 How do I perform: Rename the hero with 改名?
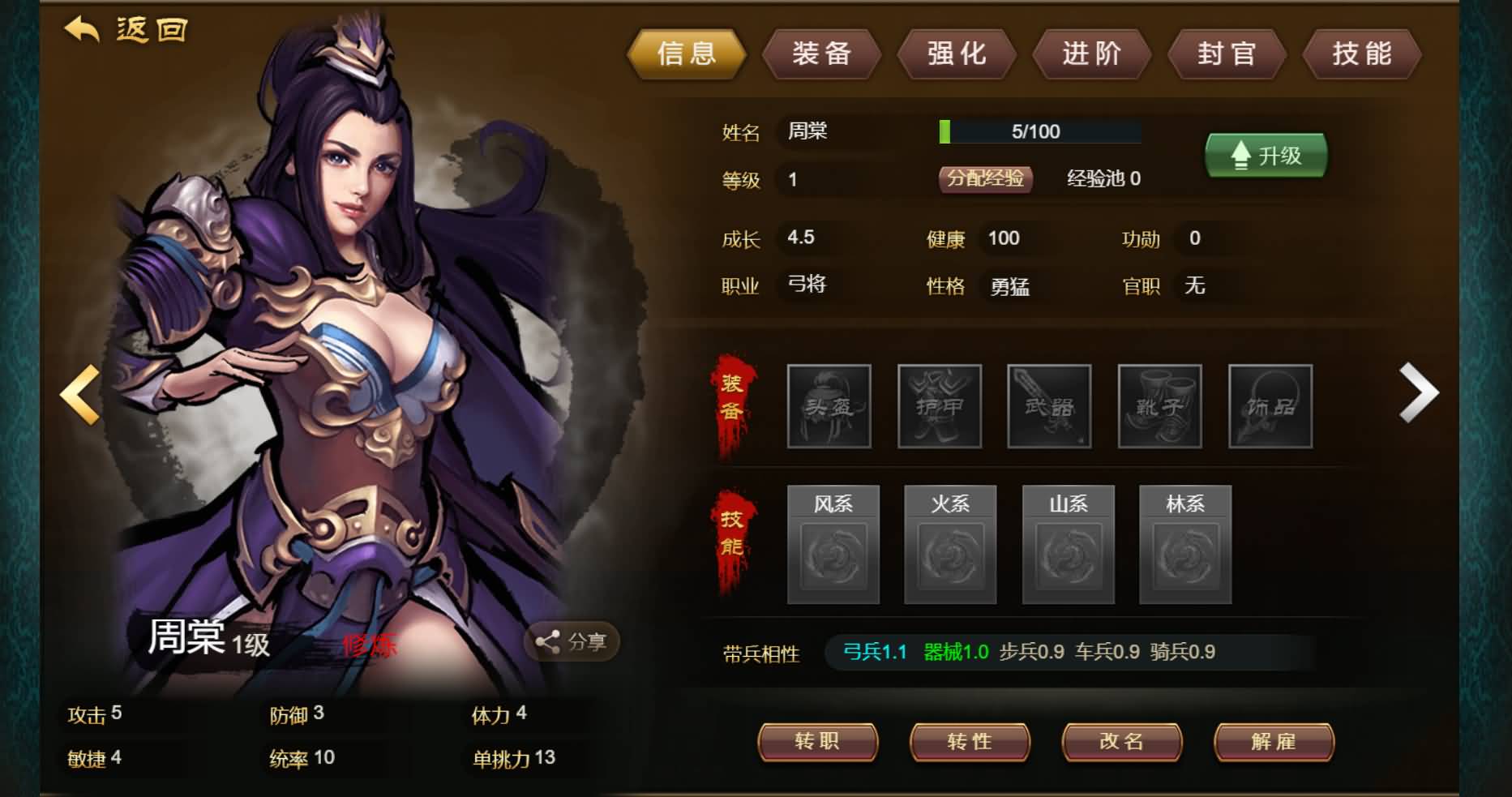(x=1121, y=742)
